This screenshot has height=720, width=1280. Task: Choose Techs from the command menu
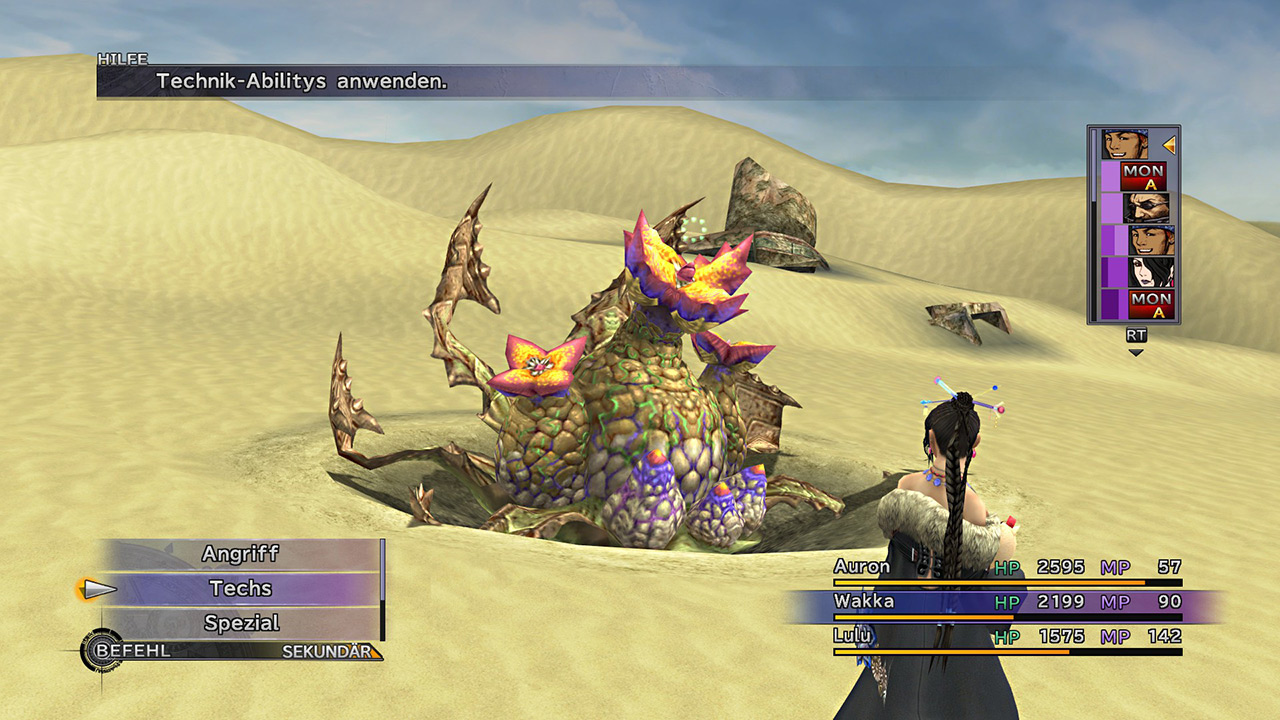tap(240, 589)
